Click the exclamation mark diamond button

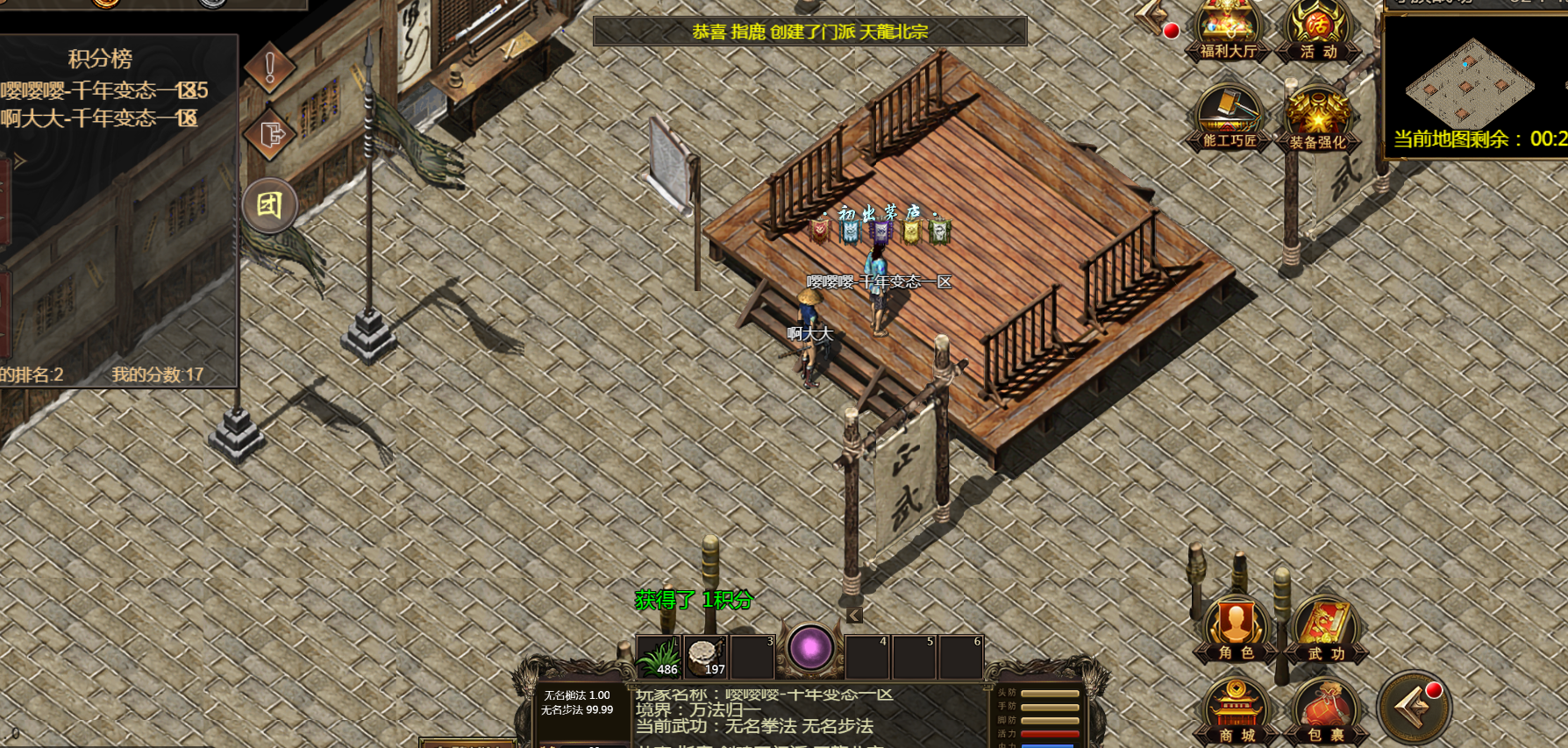tap(270, 68)
